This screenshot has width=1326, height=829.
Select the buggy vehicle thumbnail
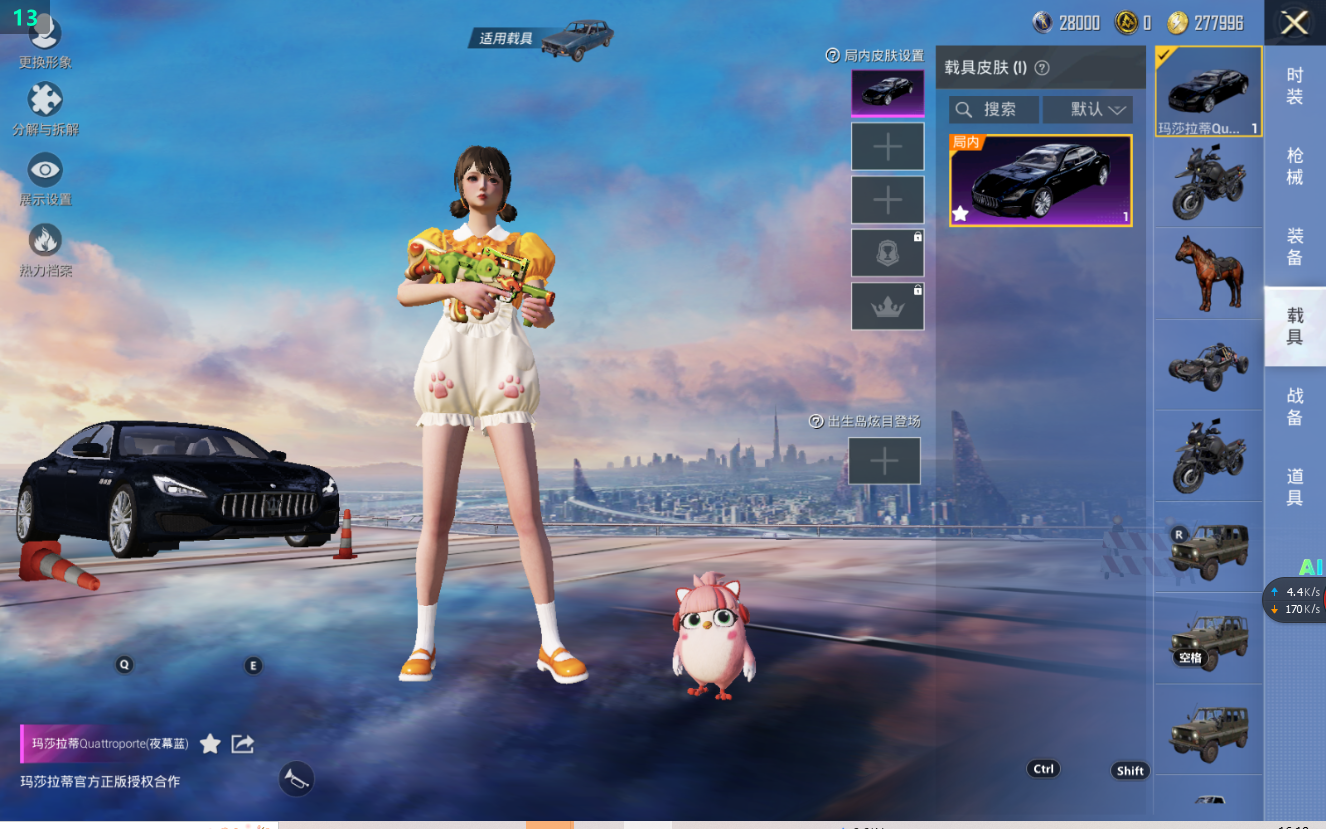[x=1209, y=365]
